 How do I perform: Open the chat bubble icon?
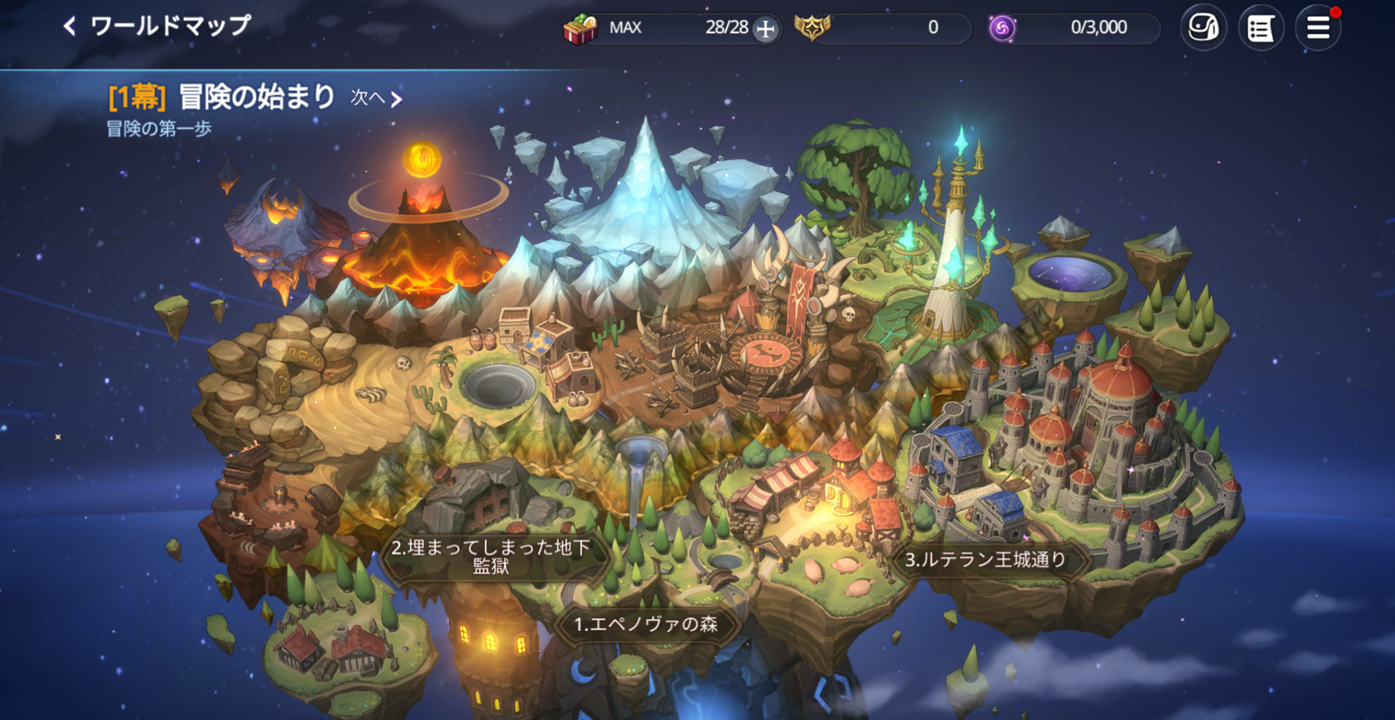tap(1203, 28)
